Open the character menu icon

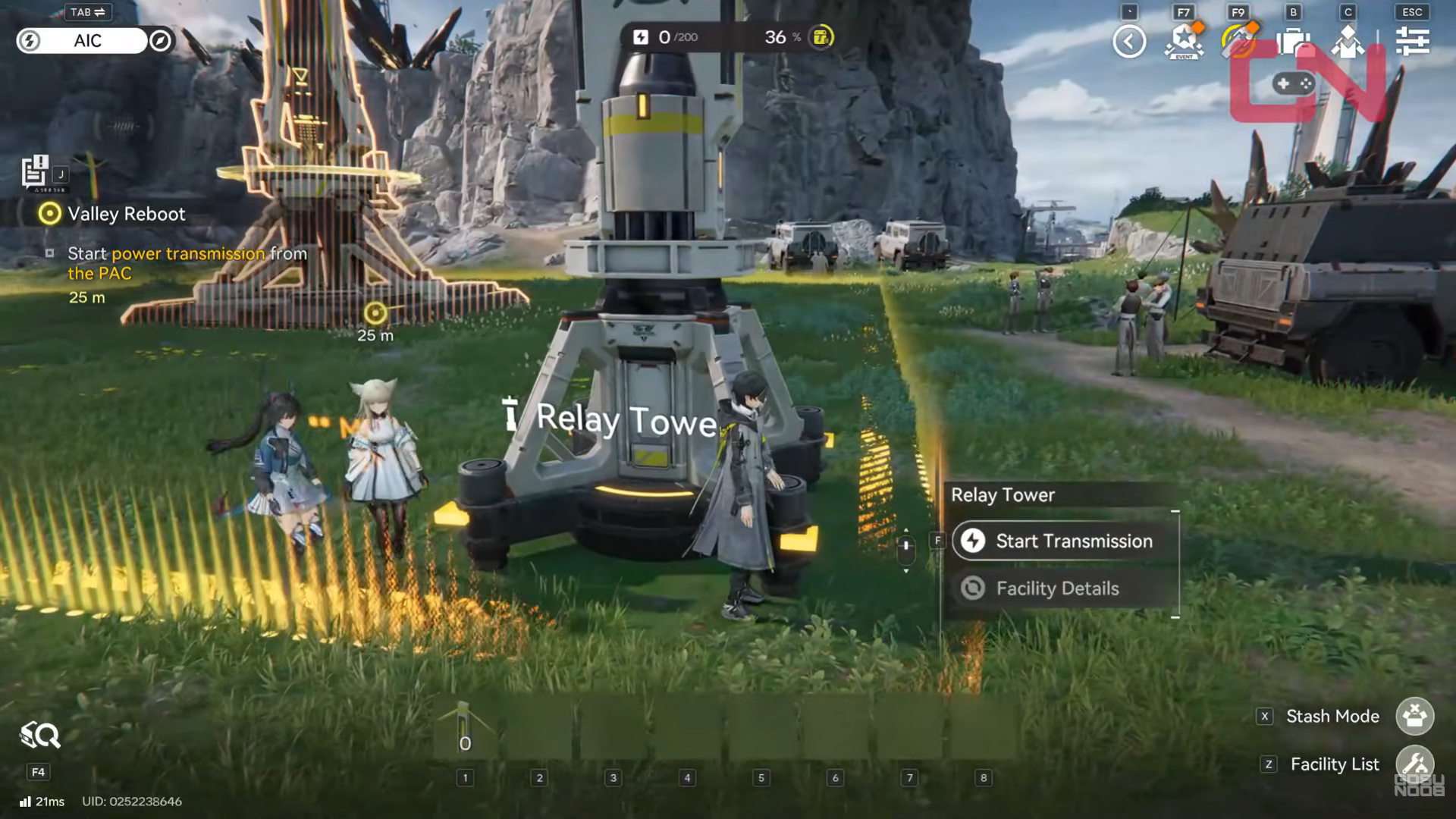point(1347,41)
